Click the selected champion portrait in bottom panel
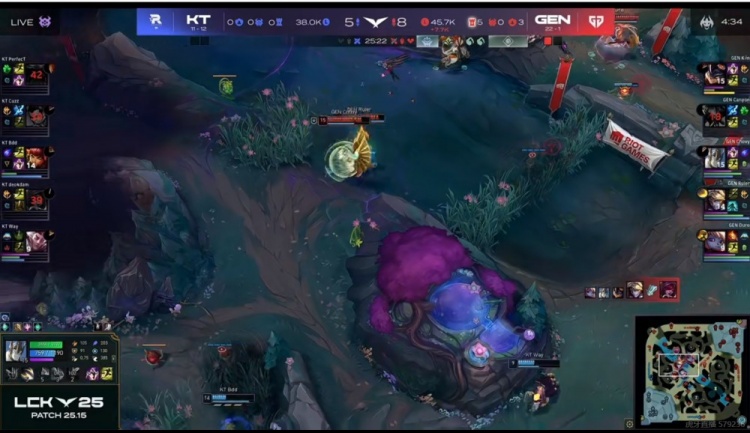Viewport: 750px width, 433px height. 17,351
